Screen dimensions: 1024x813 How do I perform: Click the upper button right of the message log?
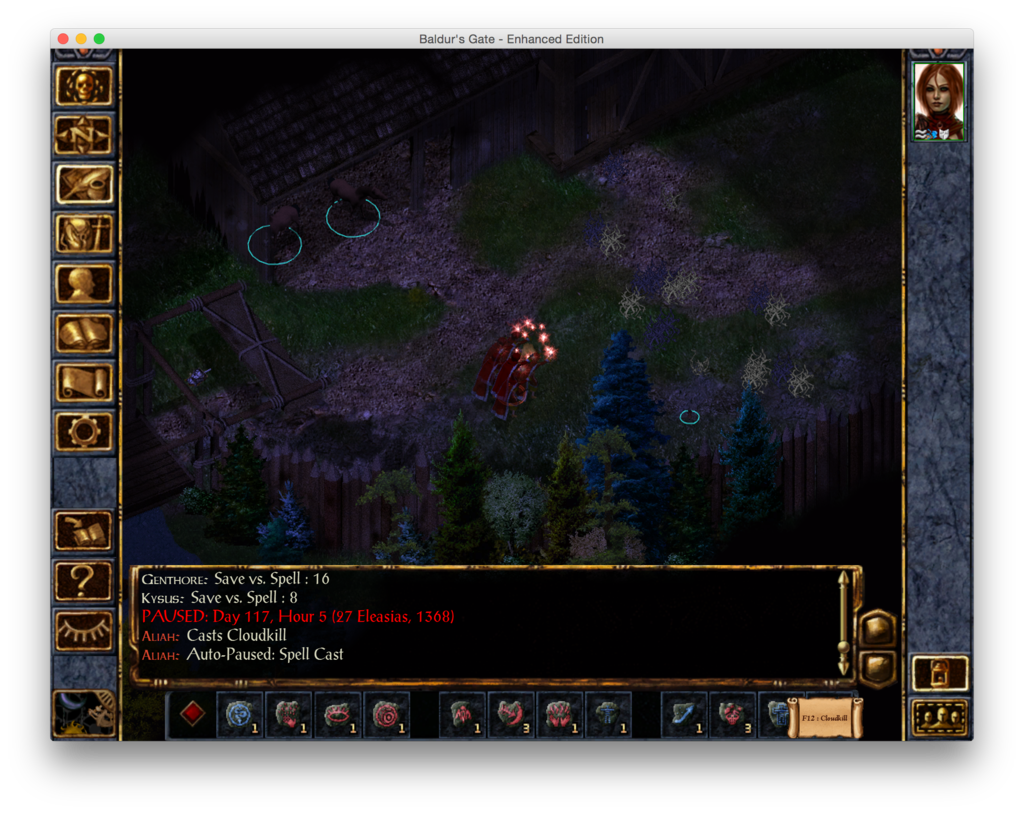877,628
